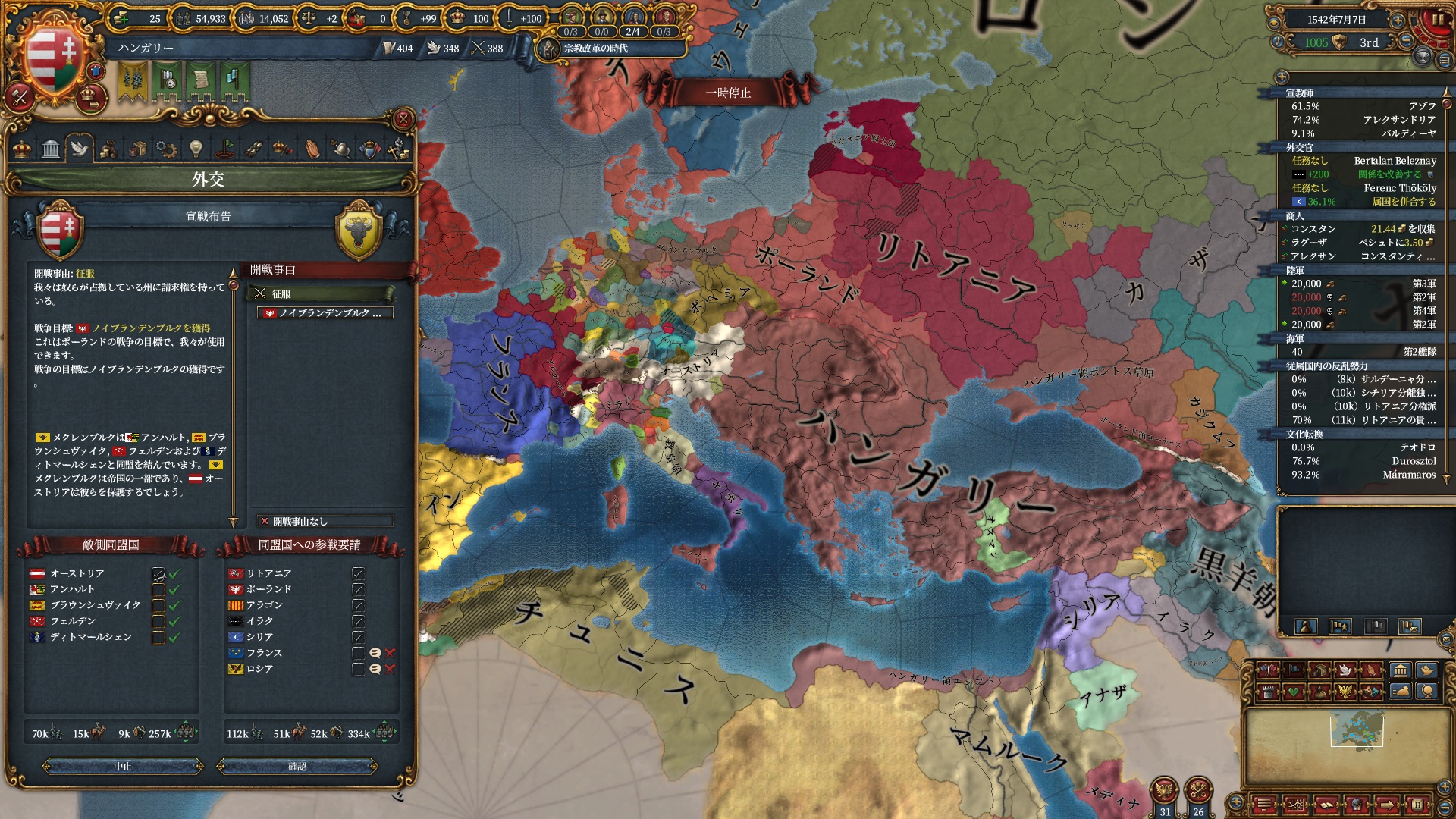Open the money bags economy tab
Viewport: 1456px width, 819px height.
(x=108, y=148)
